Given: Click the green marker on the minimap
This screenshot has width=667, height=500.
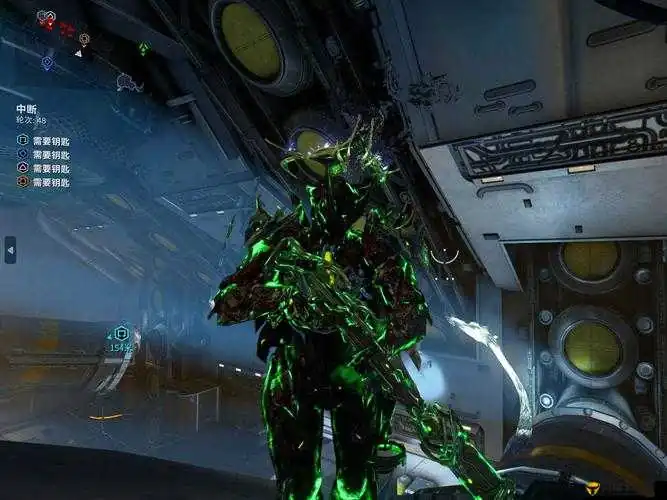Looking at the screenshot, I should [x=144, y=47].
